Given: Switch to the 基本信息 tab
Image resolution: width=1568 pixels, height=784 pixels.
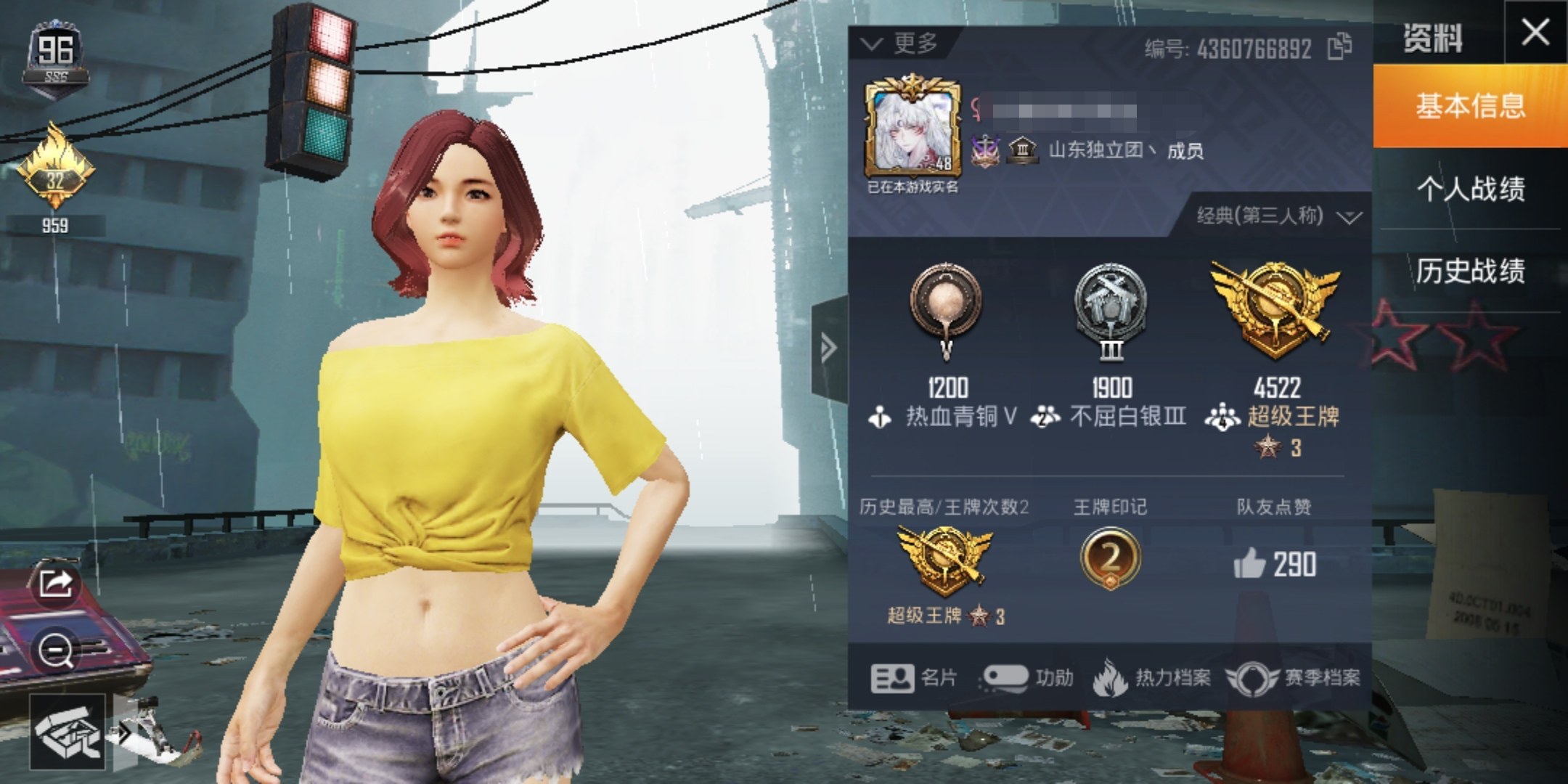Looking at the screenshot, I should point(1469,106).
